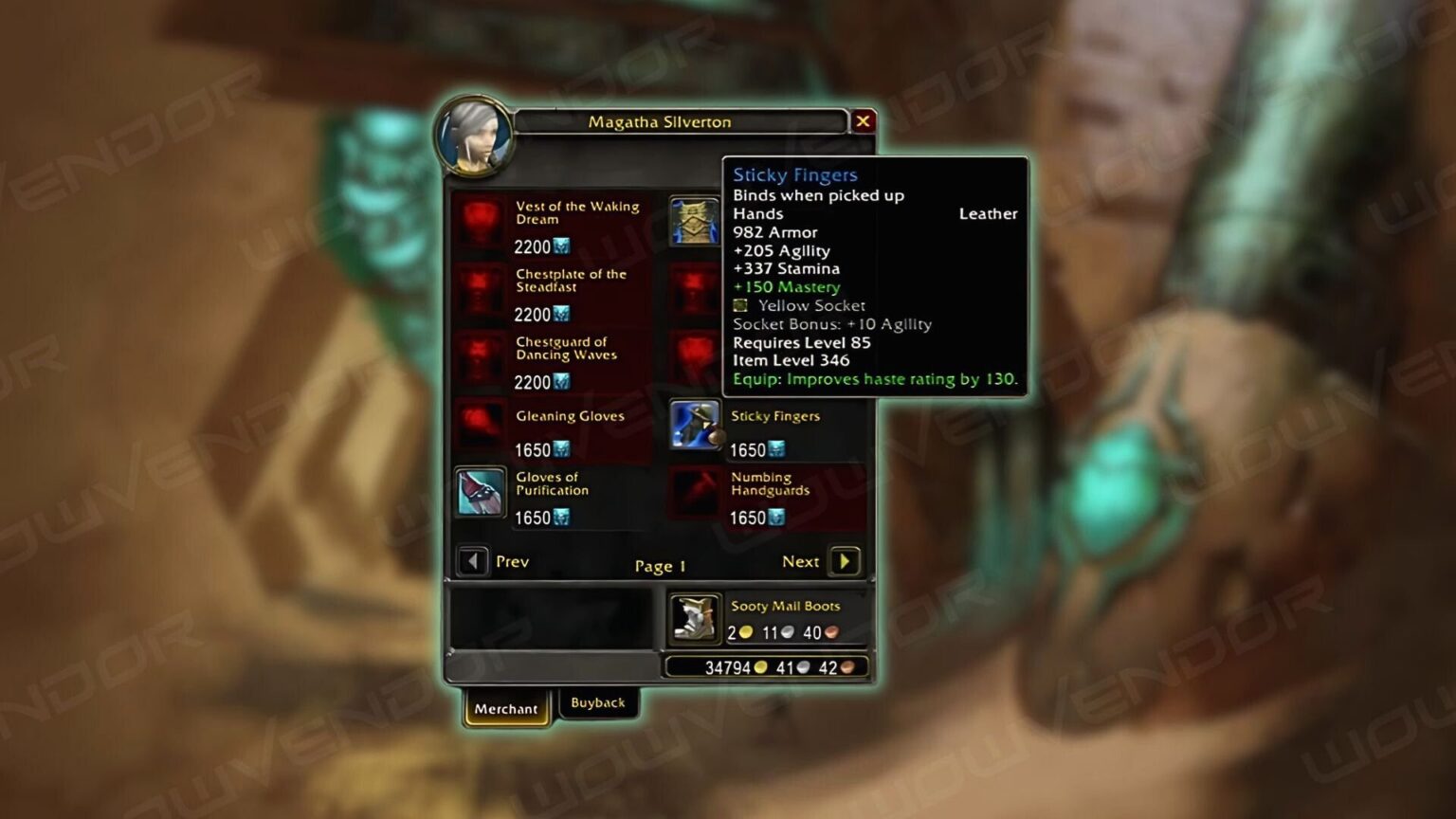Click the 1650 price gem icon under Gleaning Gloves
The height and width of the screenshot is (819, 1456).
(563, 447)
